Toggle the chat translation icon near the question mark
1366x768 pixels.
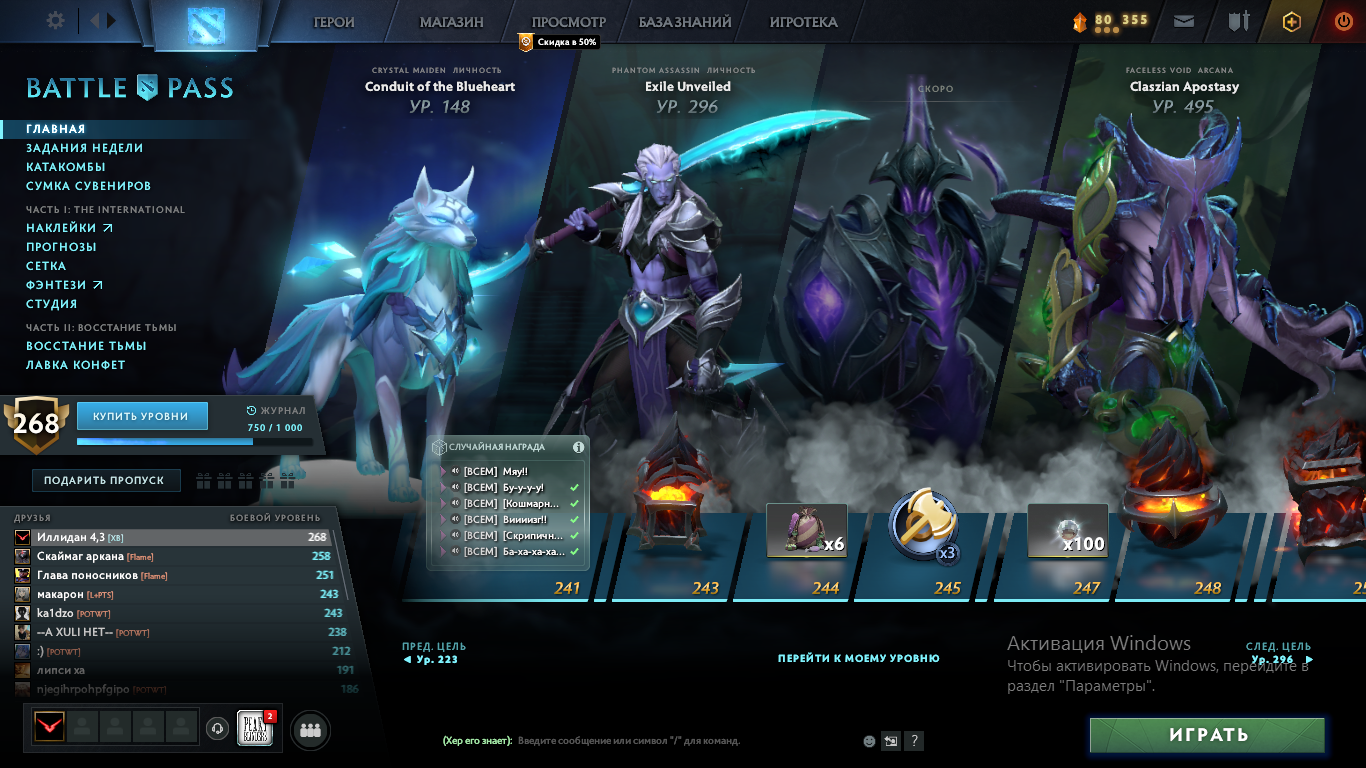(891, 741)
